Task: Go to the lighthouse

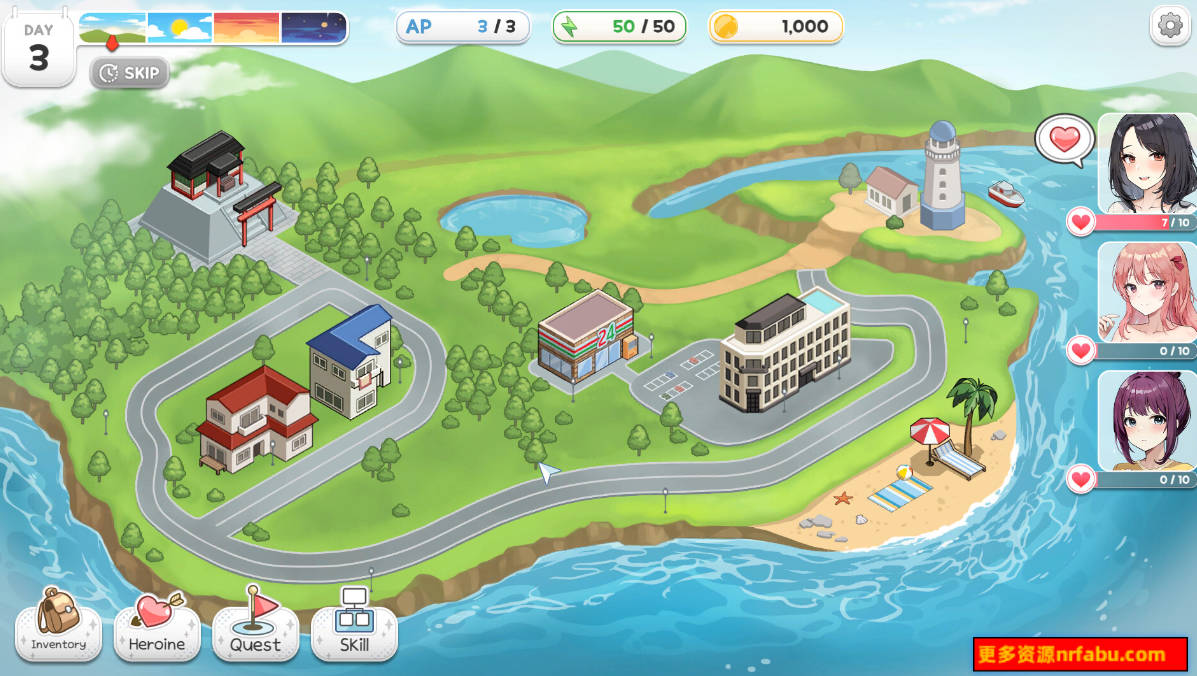Action: click(941, 177)
